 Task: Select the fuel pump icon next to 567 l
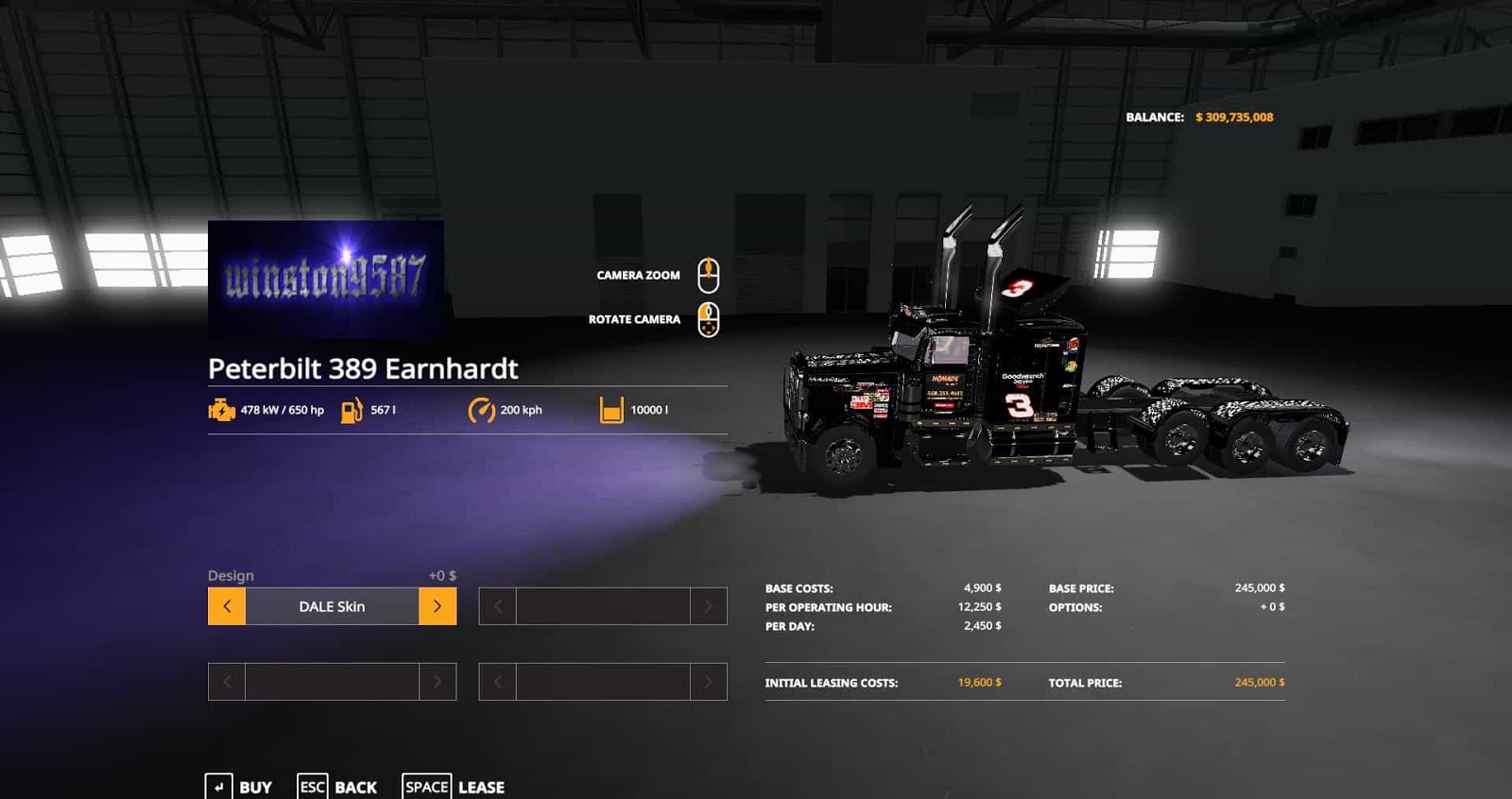pyautogui.click(x=350, y=410)
